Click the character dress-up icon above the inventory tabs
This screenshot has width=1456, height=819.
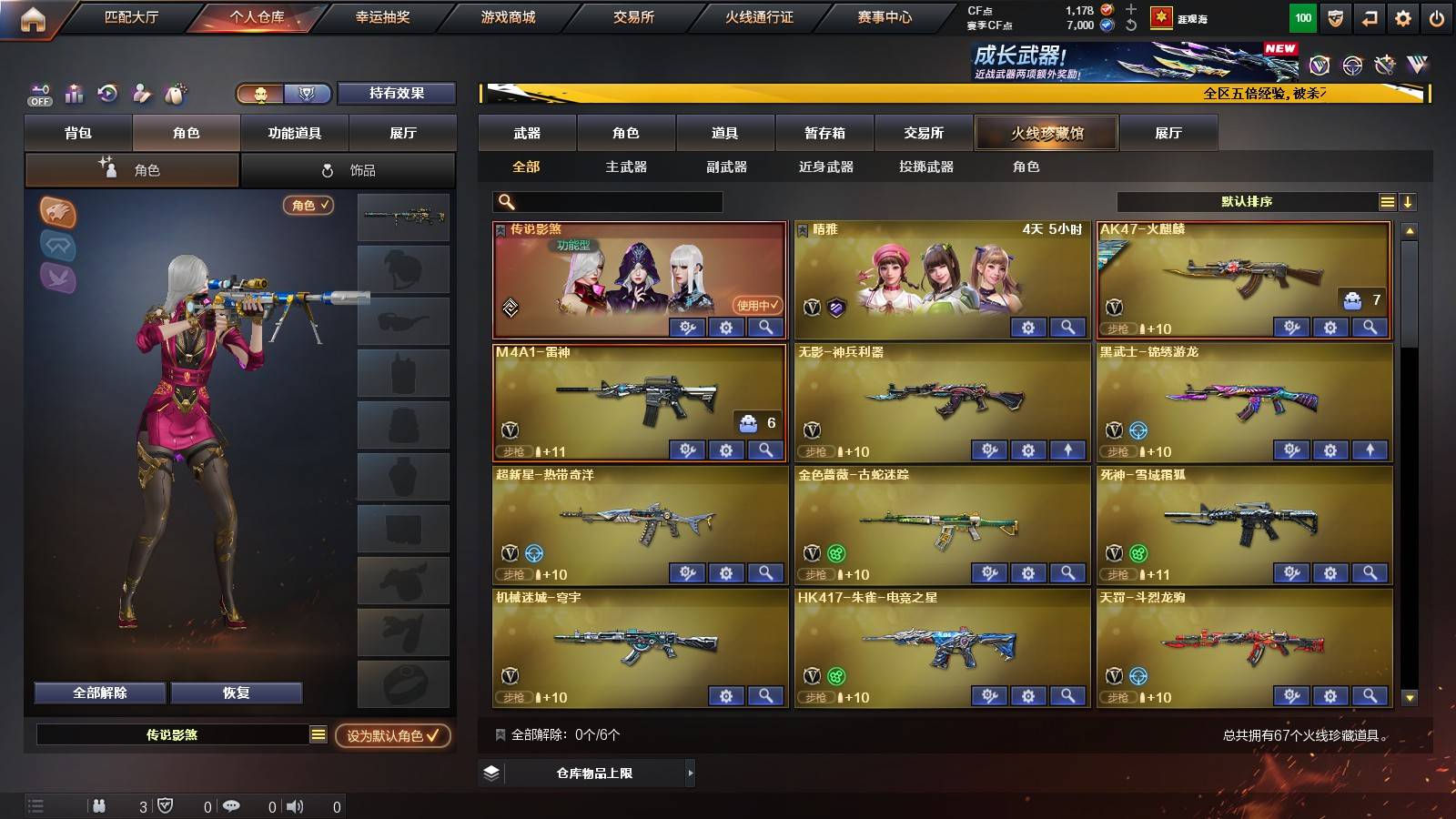pos(140,94)
